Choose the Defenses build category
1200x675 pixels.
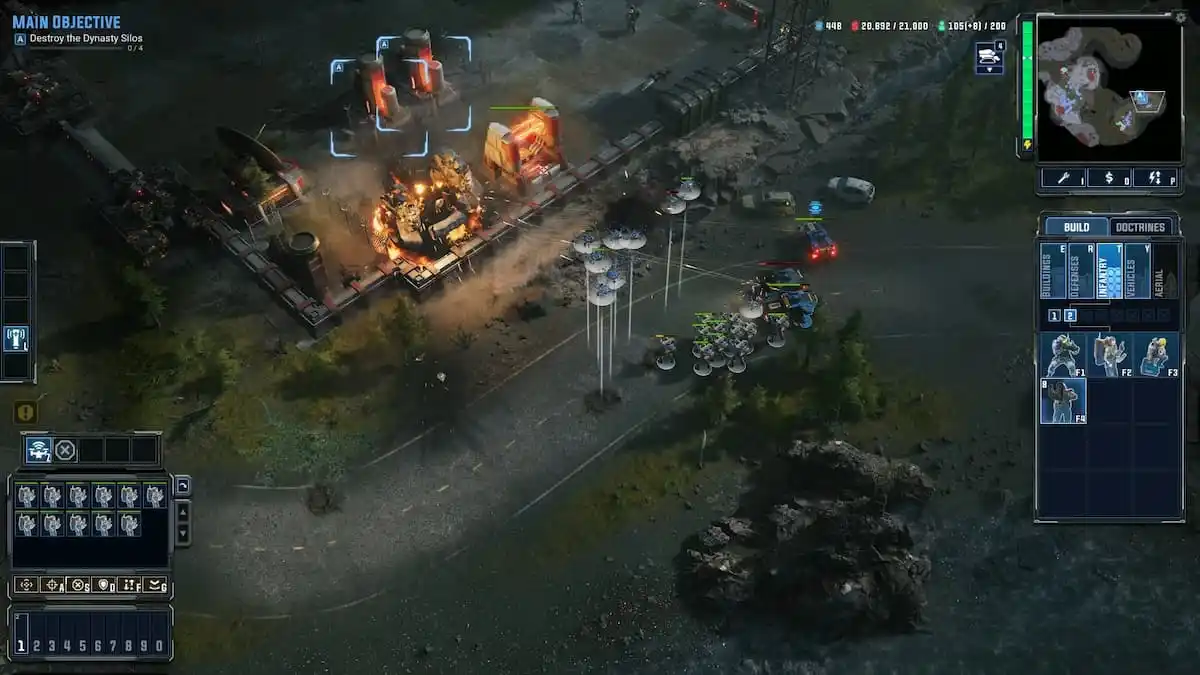coord(1081,270)
